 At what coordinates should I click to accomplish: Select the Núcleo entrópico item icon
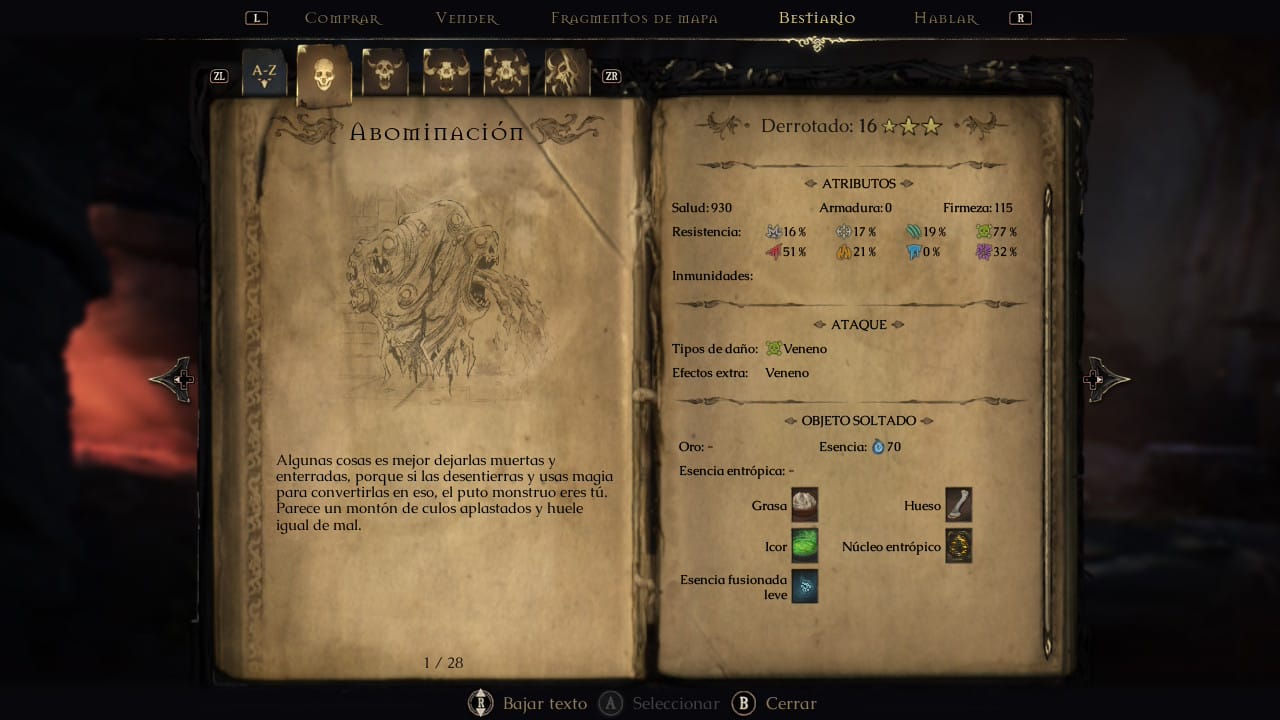(958, 547)
